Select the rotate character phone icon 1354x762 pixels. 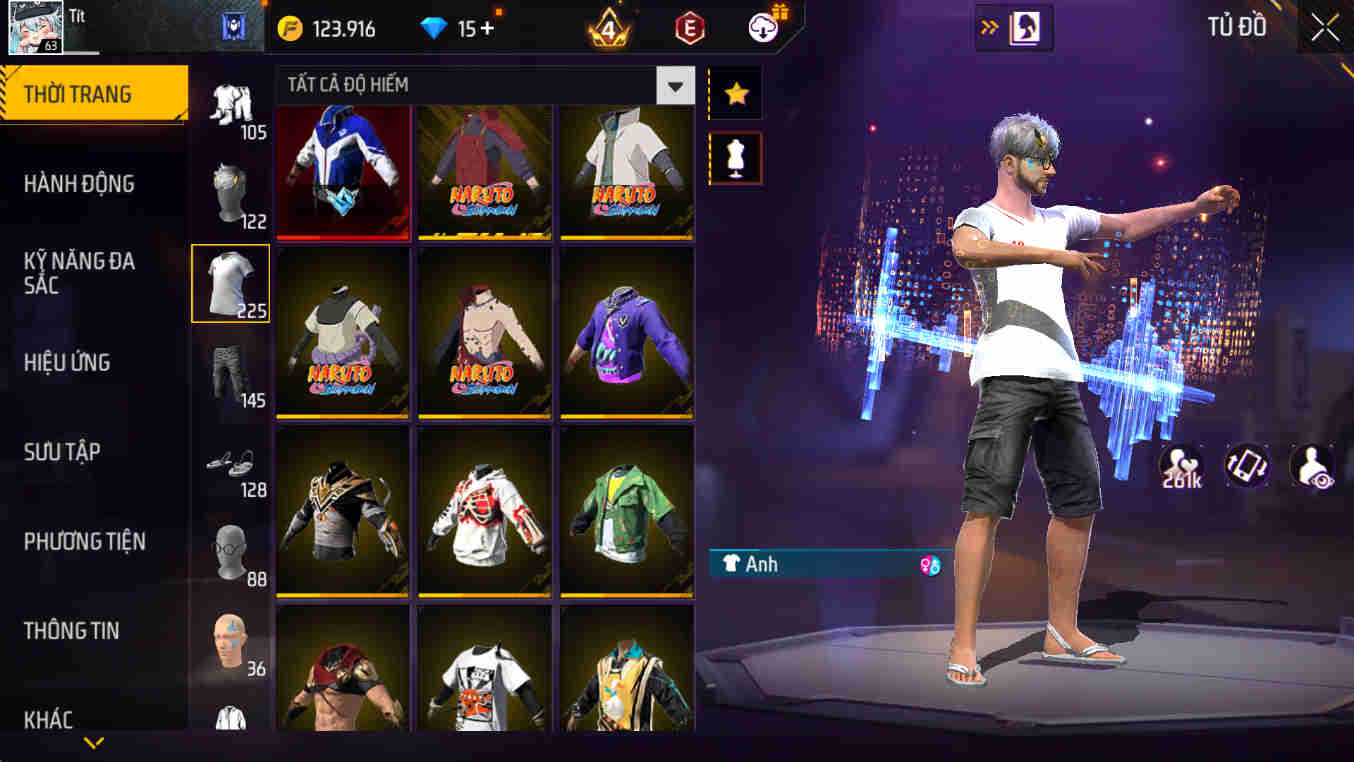pos(1247,467)
